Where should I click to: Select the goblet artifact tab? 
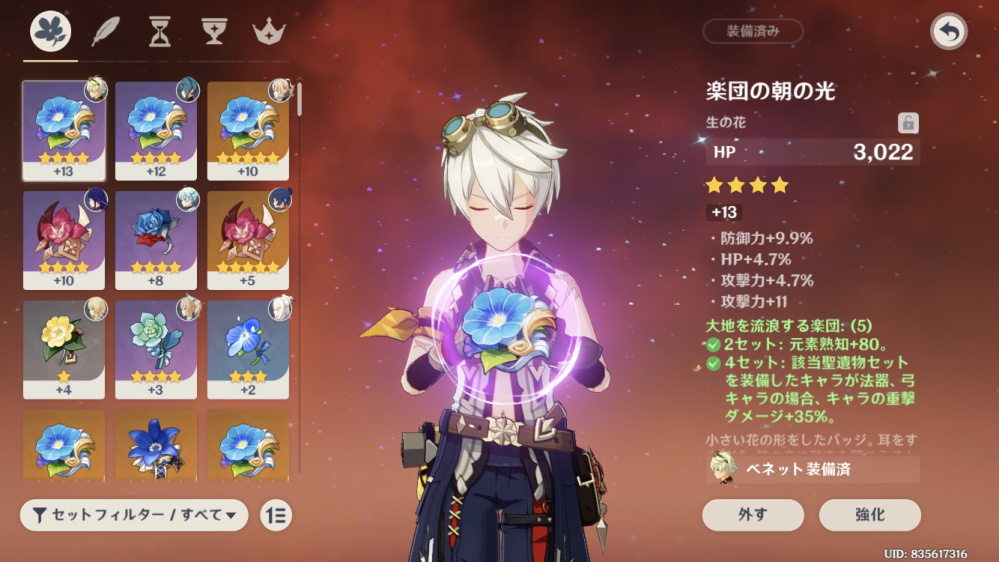point(212,32)
